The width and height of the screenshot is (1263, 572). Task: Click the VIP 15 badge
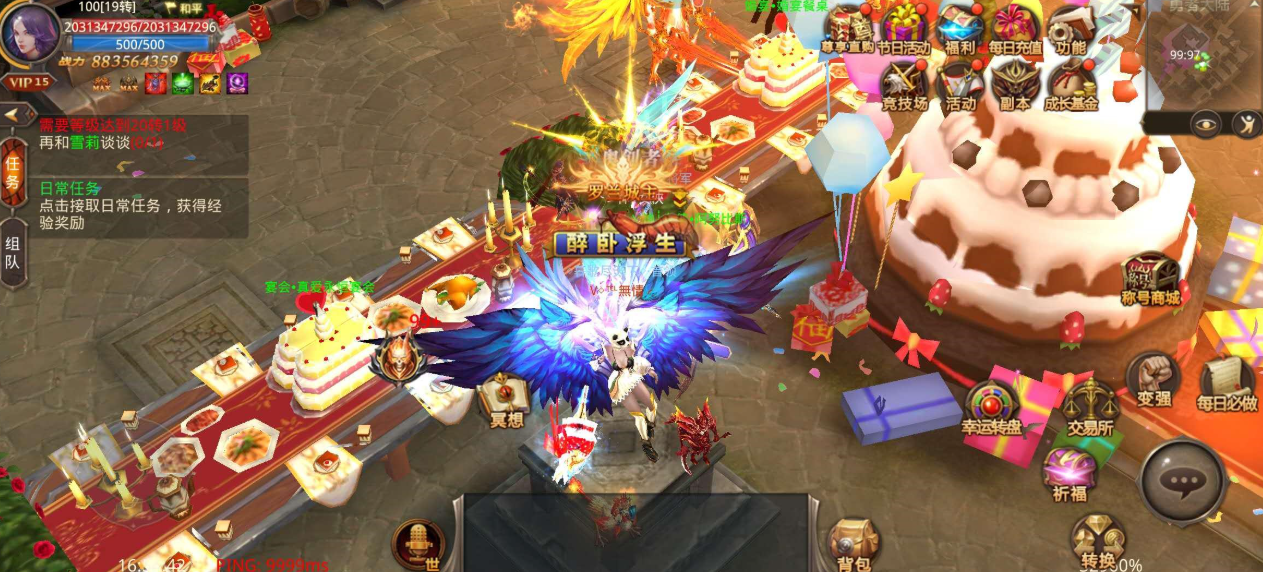pos(28,82)
